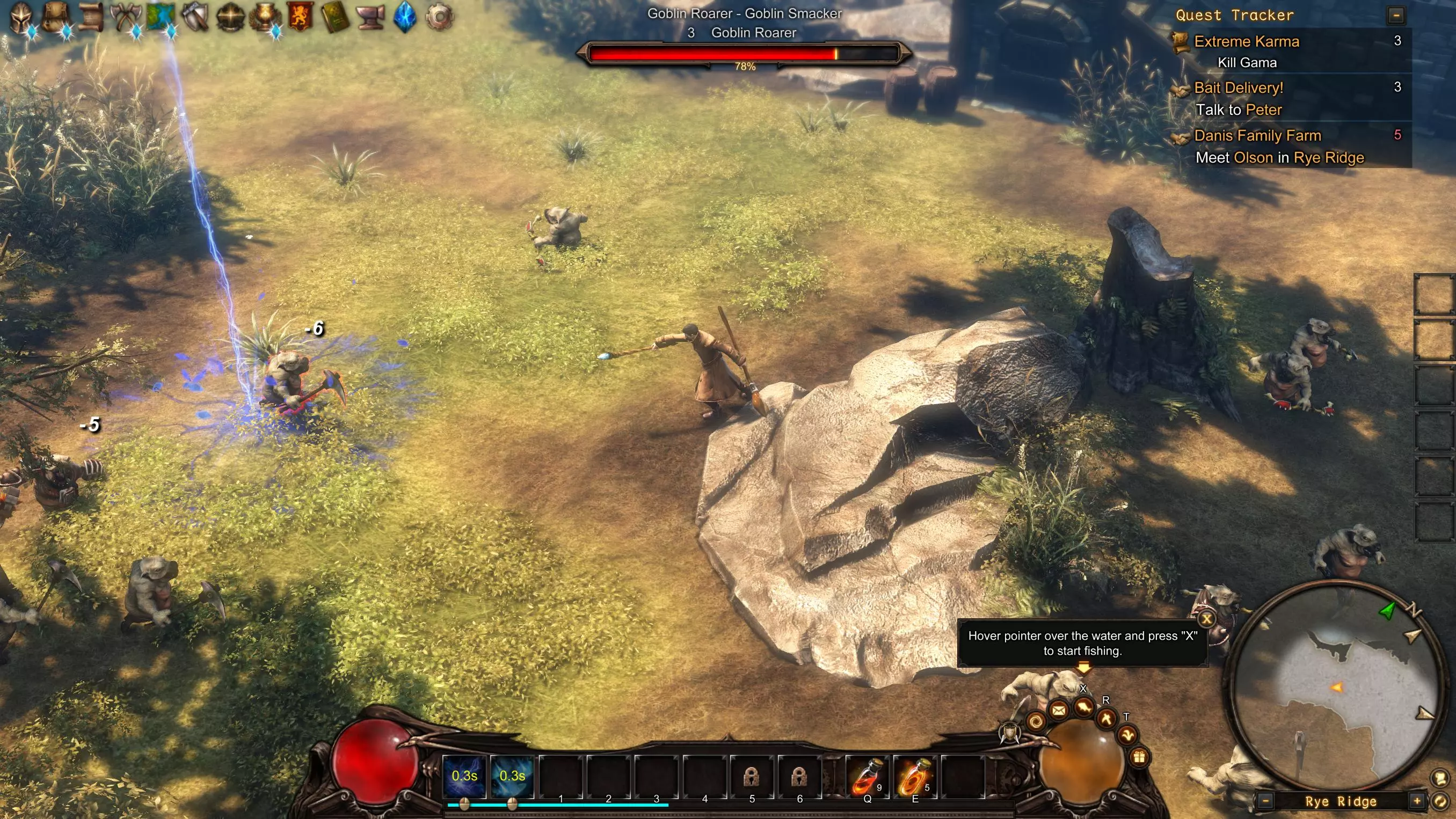The image size is (1456, 819).
Task: Activate the fishing action button
Action: tap(1083, 708)
